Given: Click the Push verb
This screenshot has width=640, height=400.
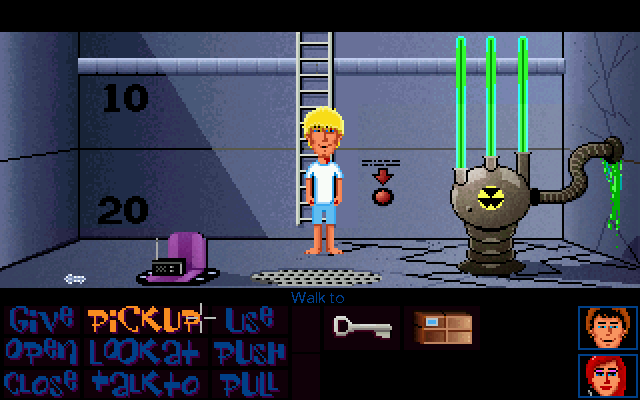Looking at the screenshot, I should click(250, 352).
